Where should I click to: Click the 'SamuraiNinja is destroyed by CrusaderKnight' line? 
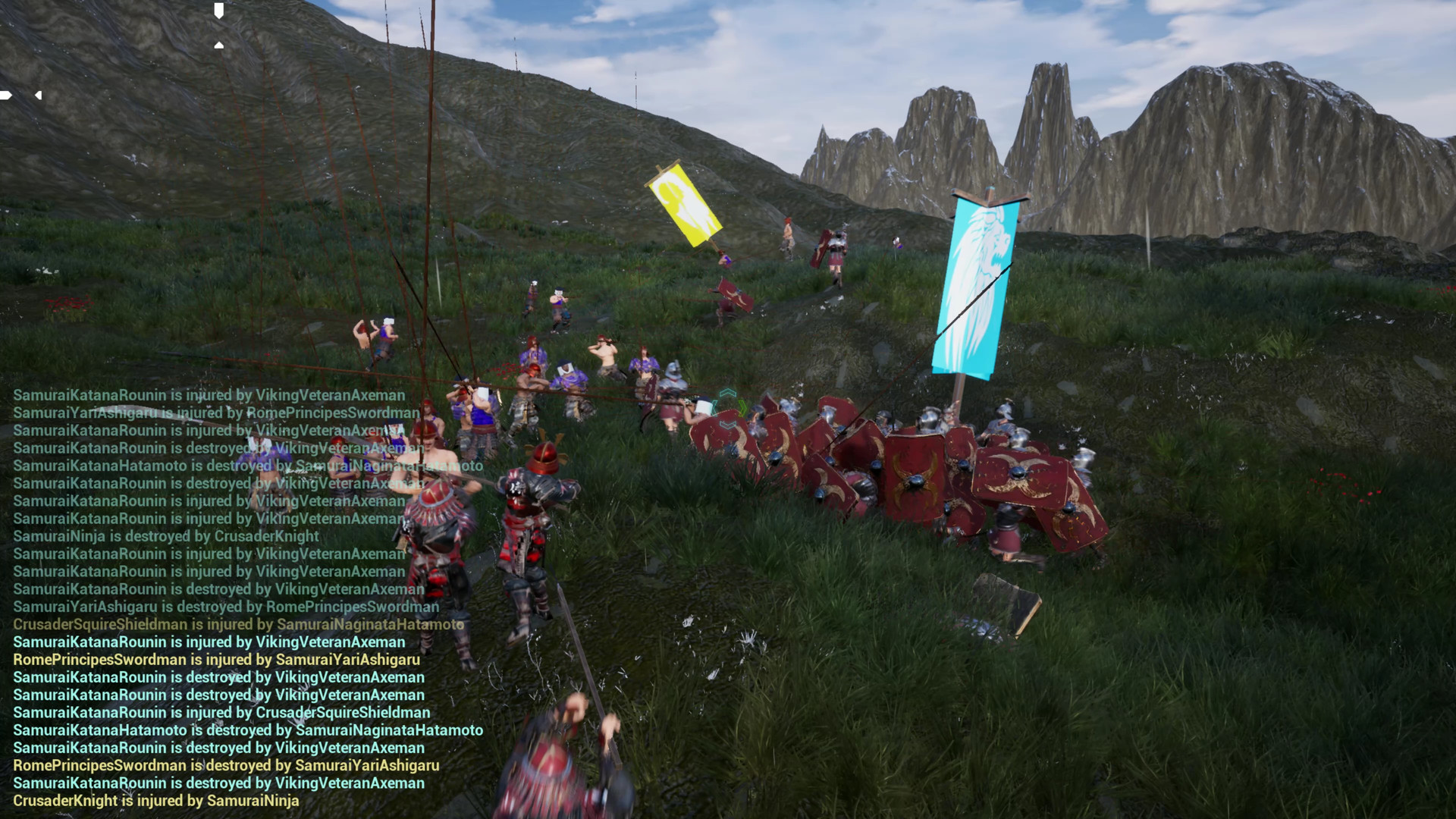(167, 536)
